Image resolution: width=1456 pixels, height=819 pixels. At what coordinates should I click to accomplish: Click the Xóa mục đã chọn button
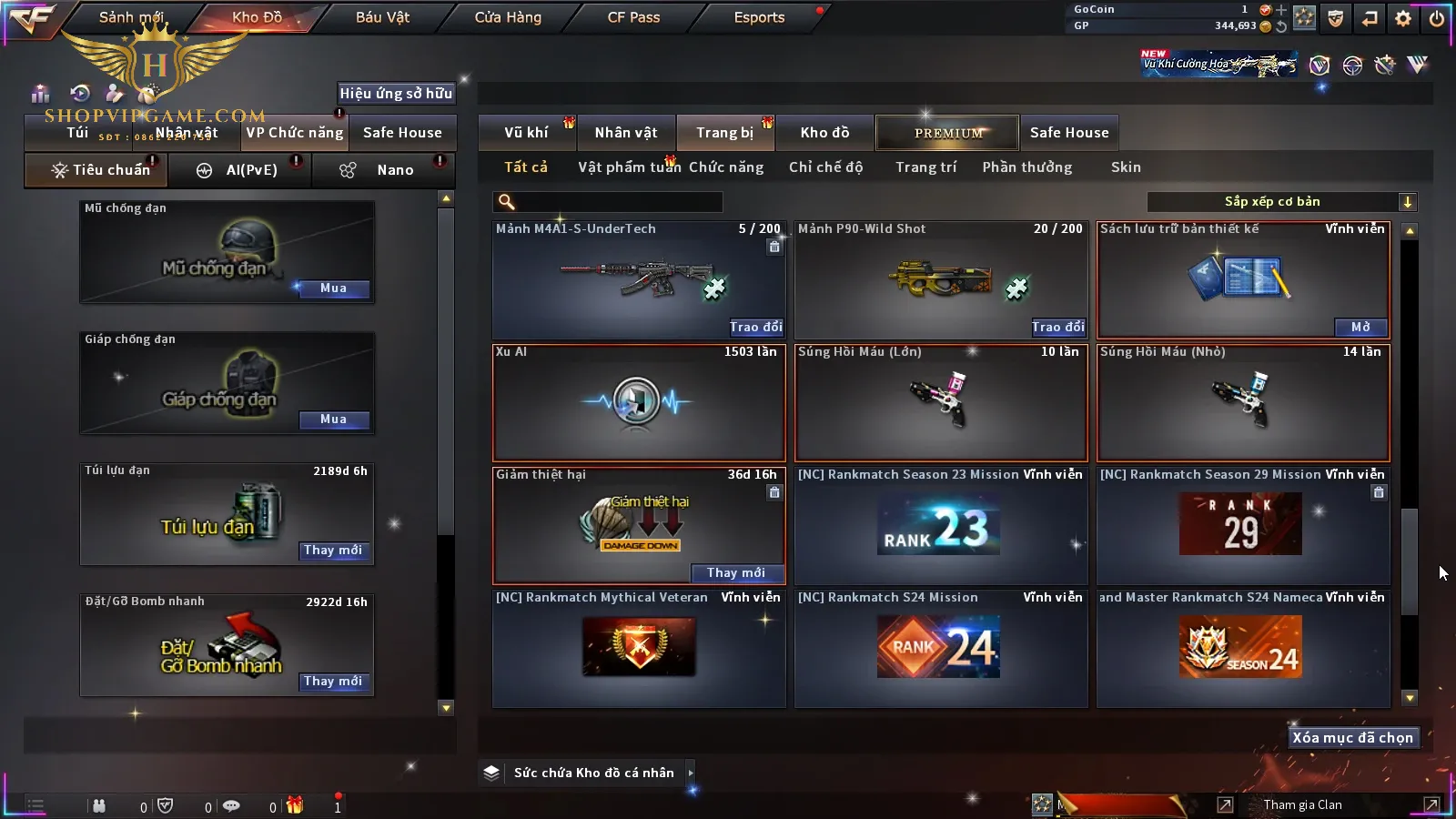coord(1352,738)
